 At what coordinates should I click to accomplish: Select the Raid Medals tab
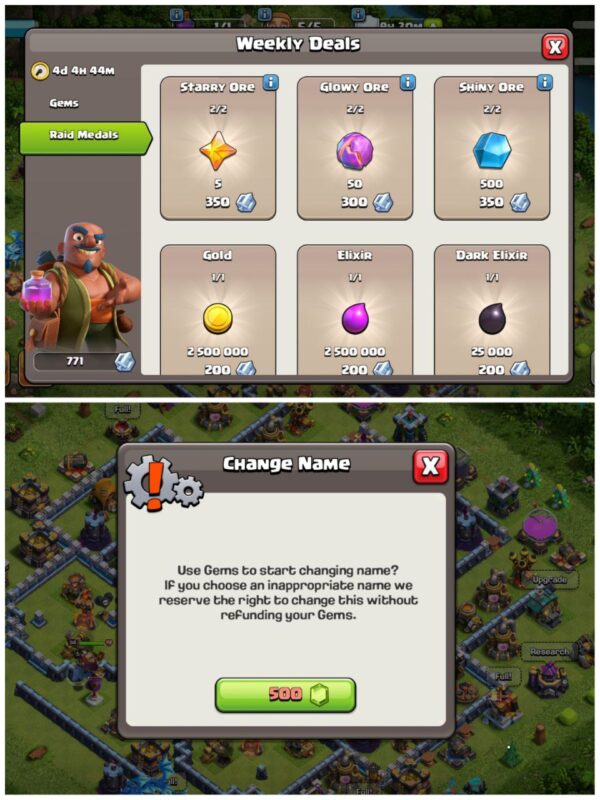coord(84,135)
